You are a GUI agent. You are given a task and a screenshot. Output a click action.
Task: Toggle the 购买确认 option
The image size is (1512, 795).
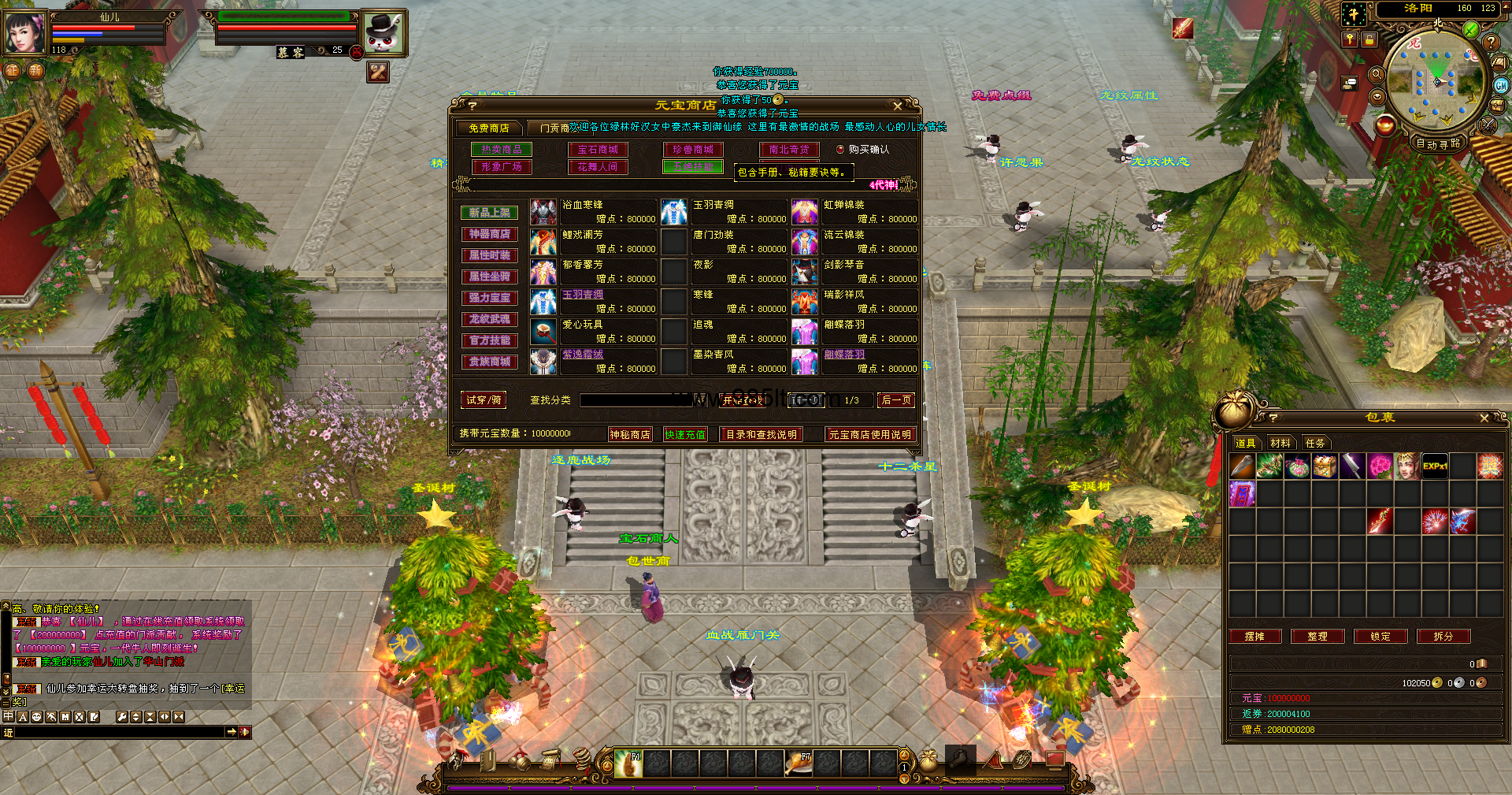(840, 149)
